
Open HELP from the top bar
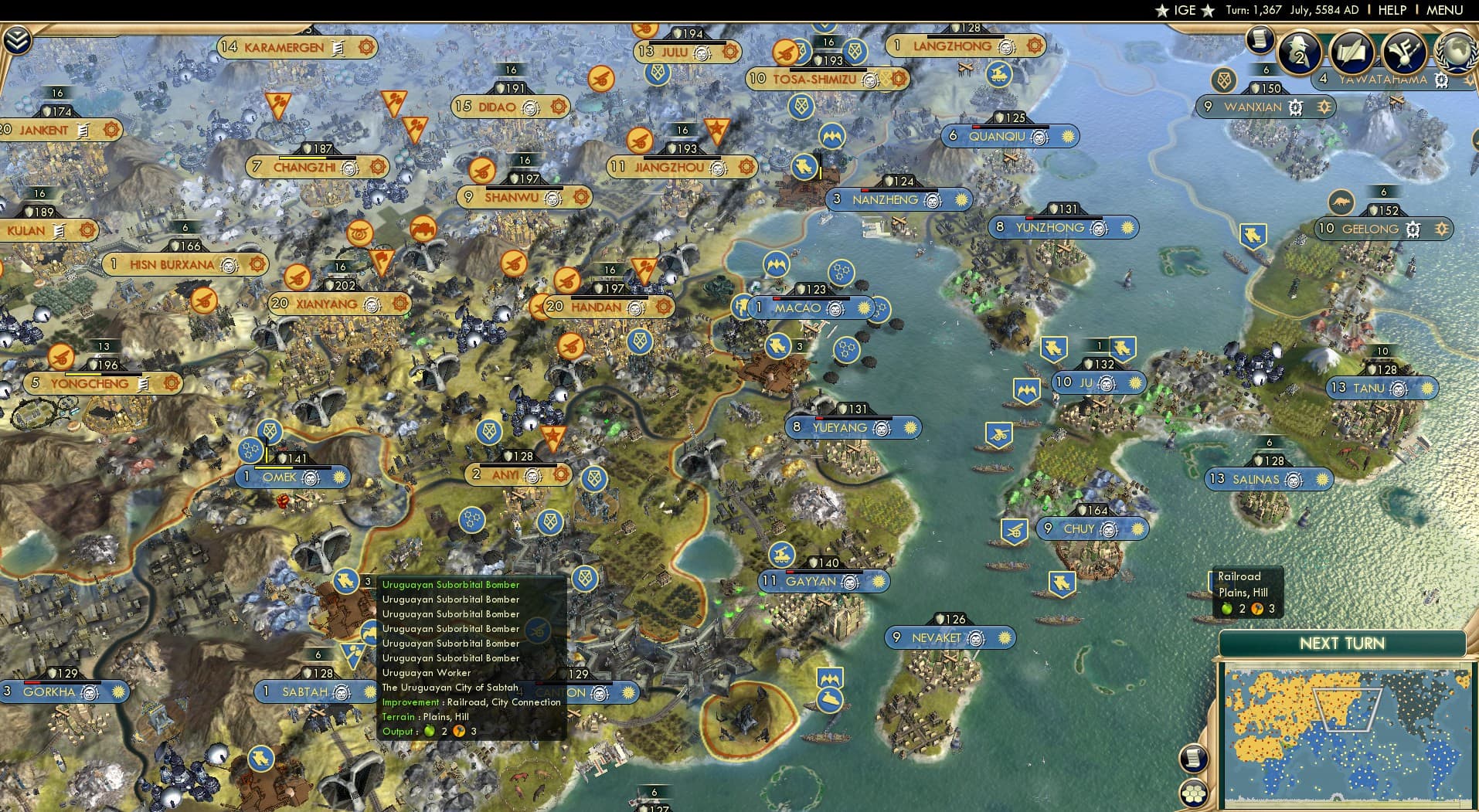(1393, 10)
